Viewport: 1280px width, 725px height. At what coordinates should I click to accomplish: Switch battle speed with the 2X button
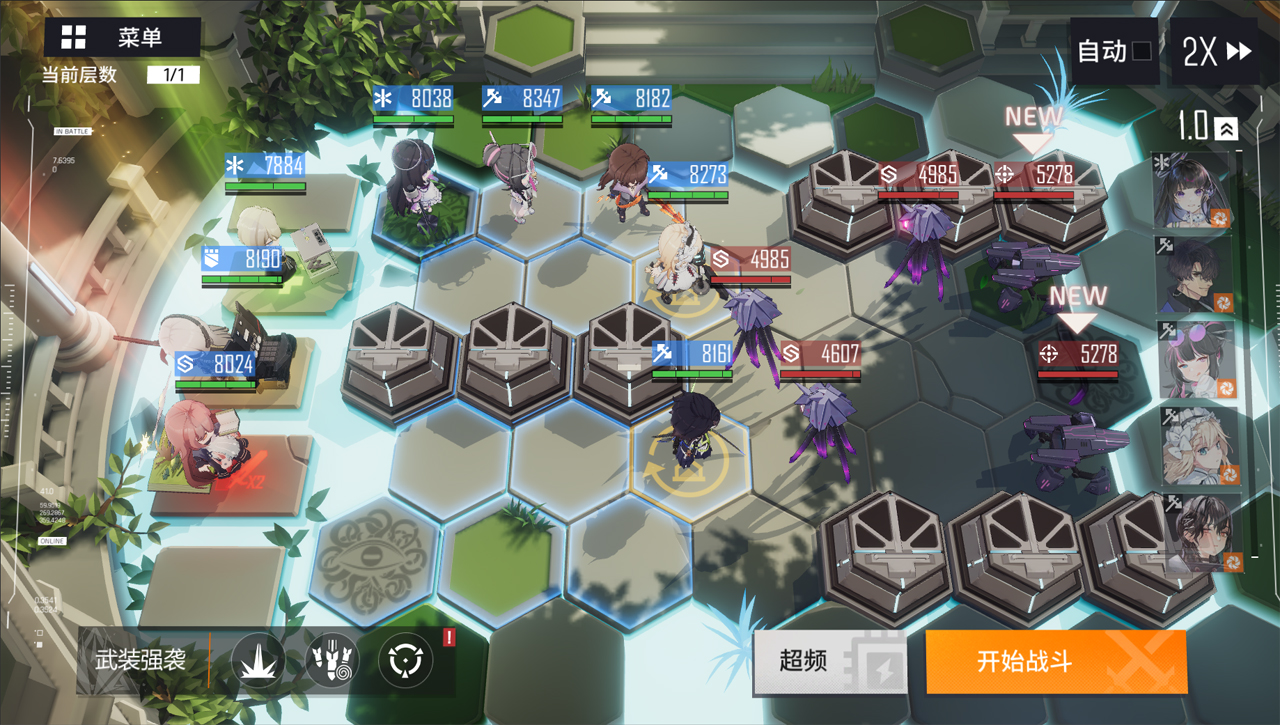tap(1216, 52)
